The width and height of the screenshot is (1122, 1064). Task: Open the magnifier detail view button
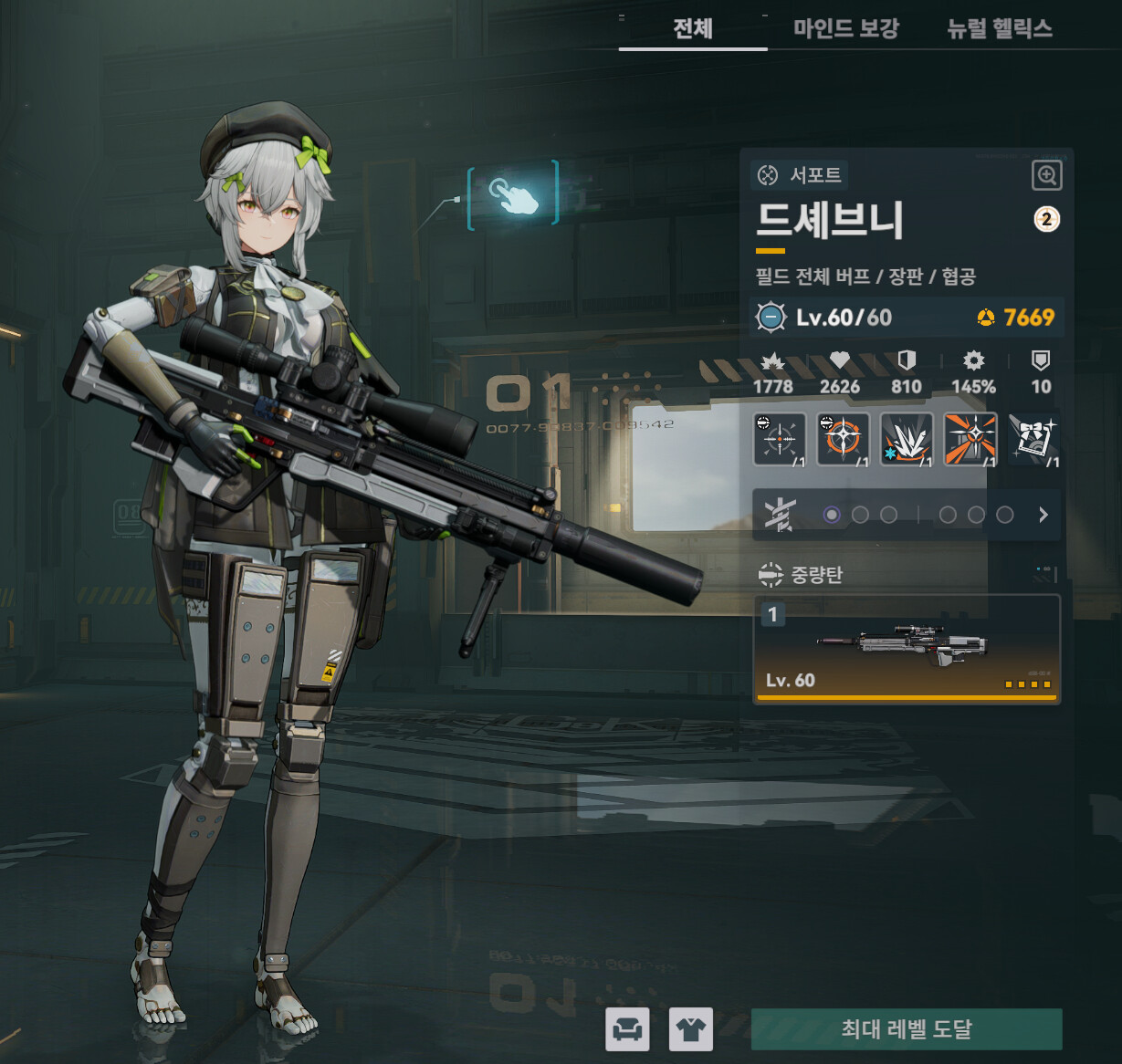pyautogui.click(x=1046, y=175)
